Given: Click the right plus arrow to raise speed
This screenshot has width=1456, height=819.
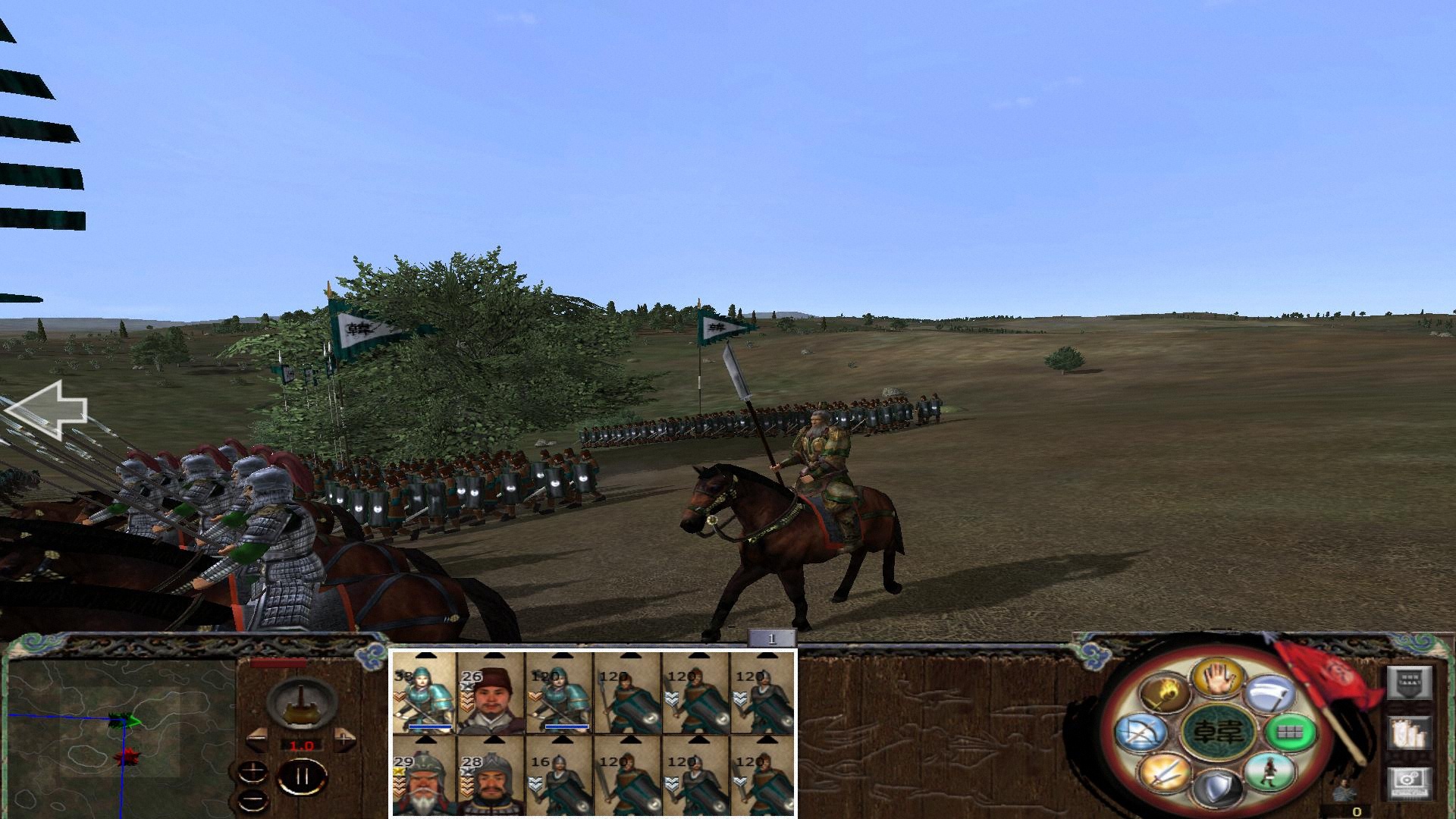Looking at the screenshot, I should (x=345, y=739).
